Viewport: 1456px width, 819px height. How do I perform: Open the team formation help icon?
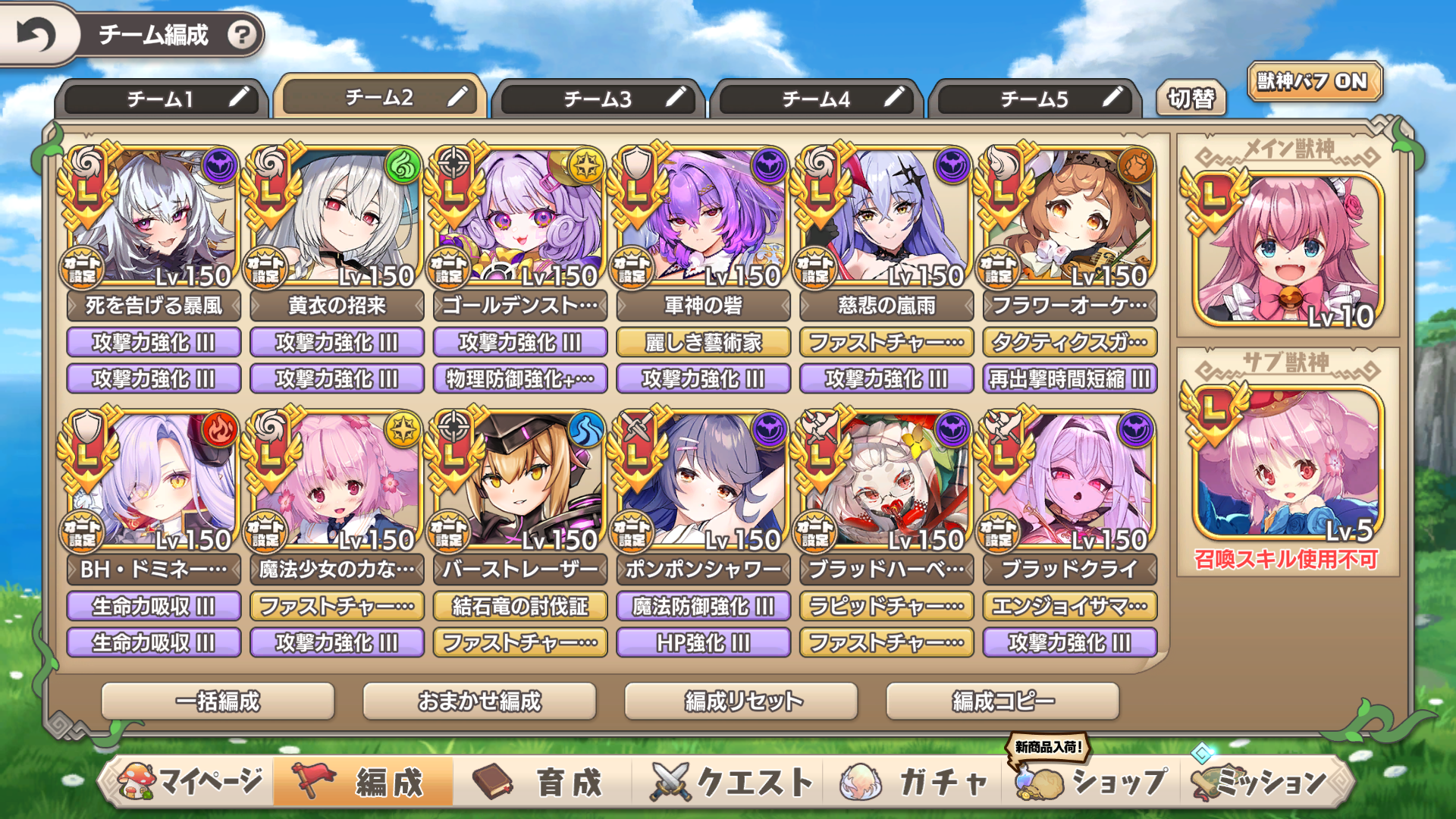click(x=242, y=35)
